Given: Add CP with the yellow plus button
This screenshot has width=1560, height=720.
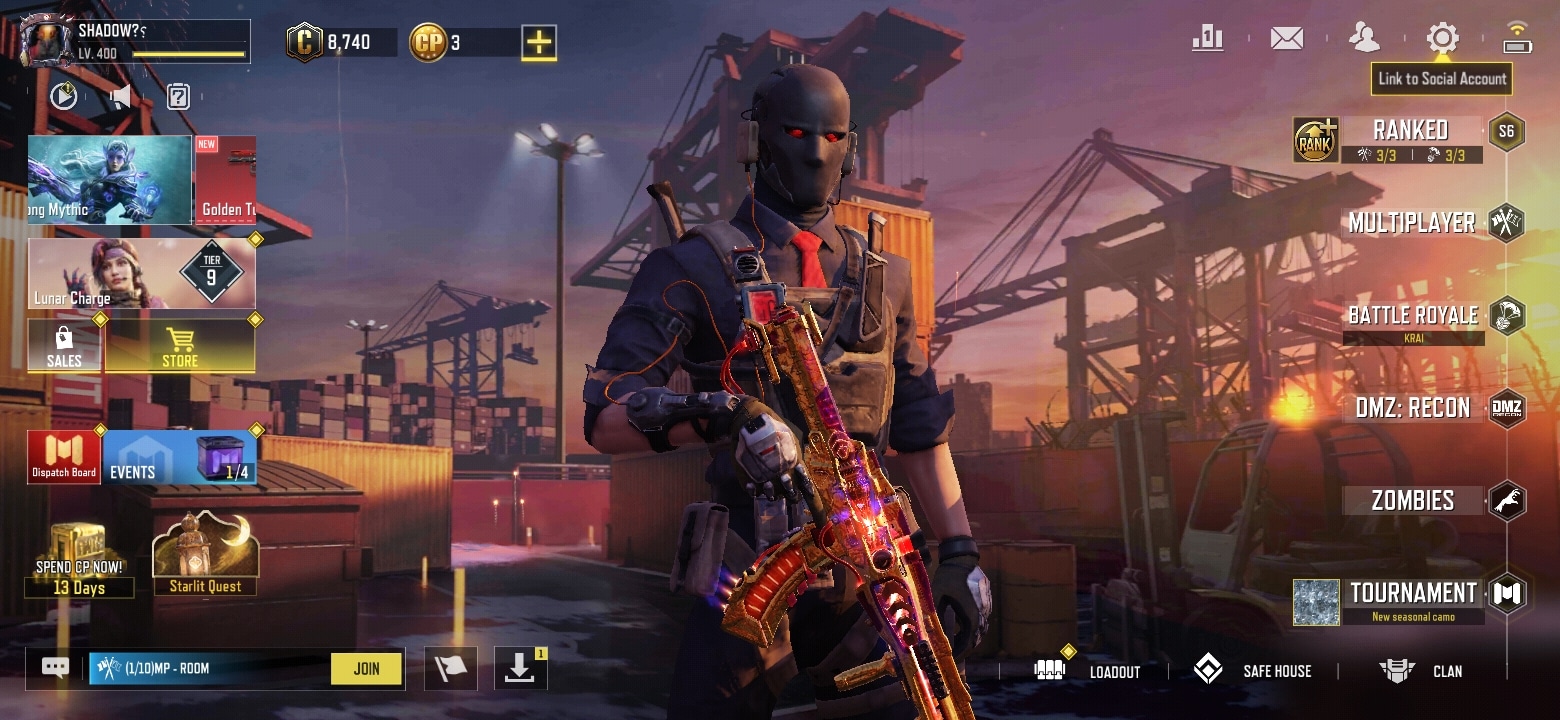Looking at the screenshot, I should [x=539, y=43].
